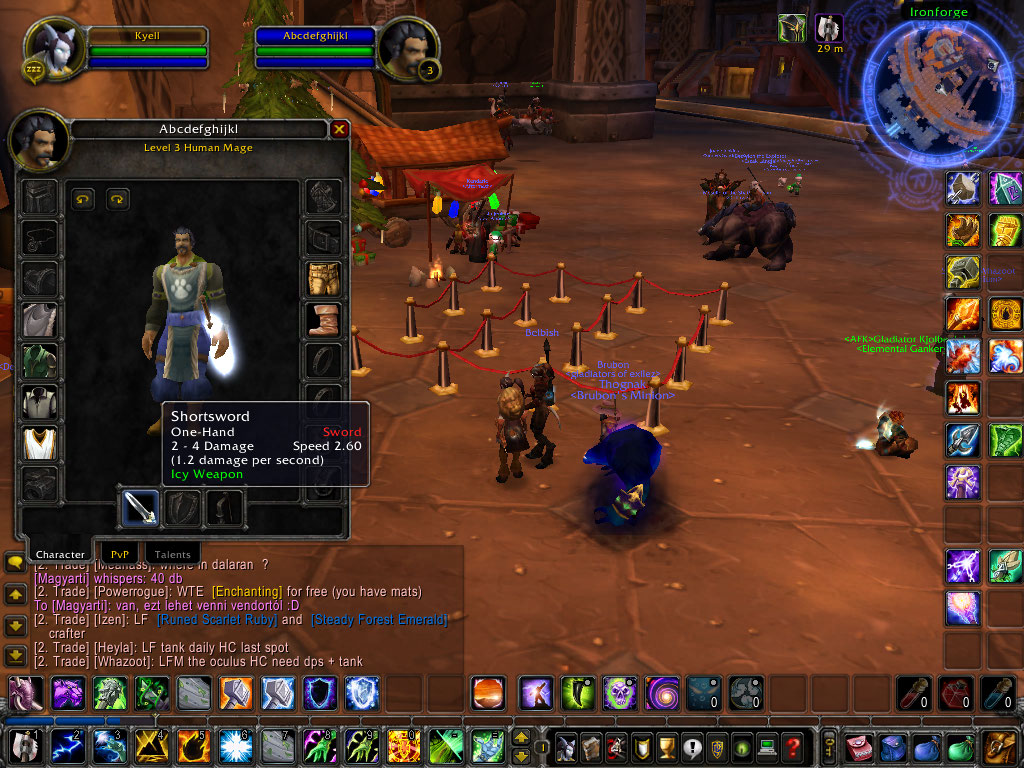Open the main backpack

click(1000, 746)
